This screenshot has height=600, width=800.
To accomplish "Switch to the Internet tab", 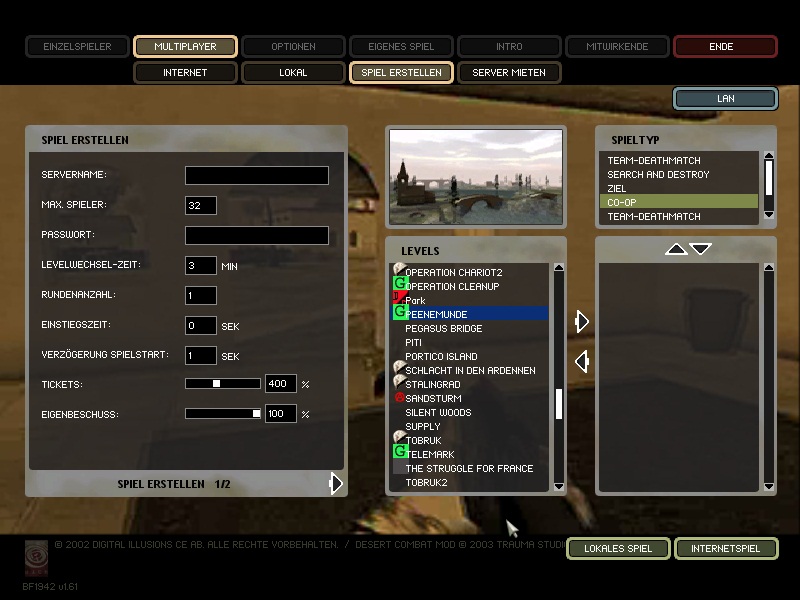I will tap(185, 72).
